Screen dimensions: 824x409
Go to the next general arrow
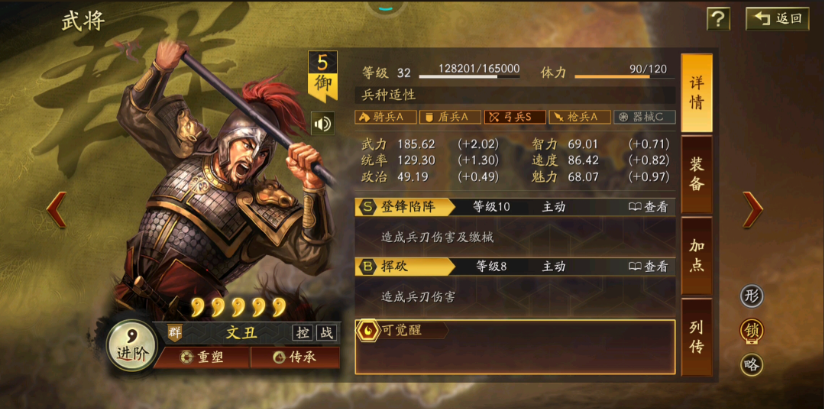click(x=752, y=208)
